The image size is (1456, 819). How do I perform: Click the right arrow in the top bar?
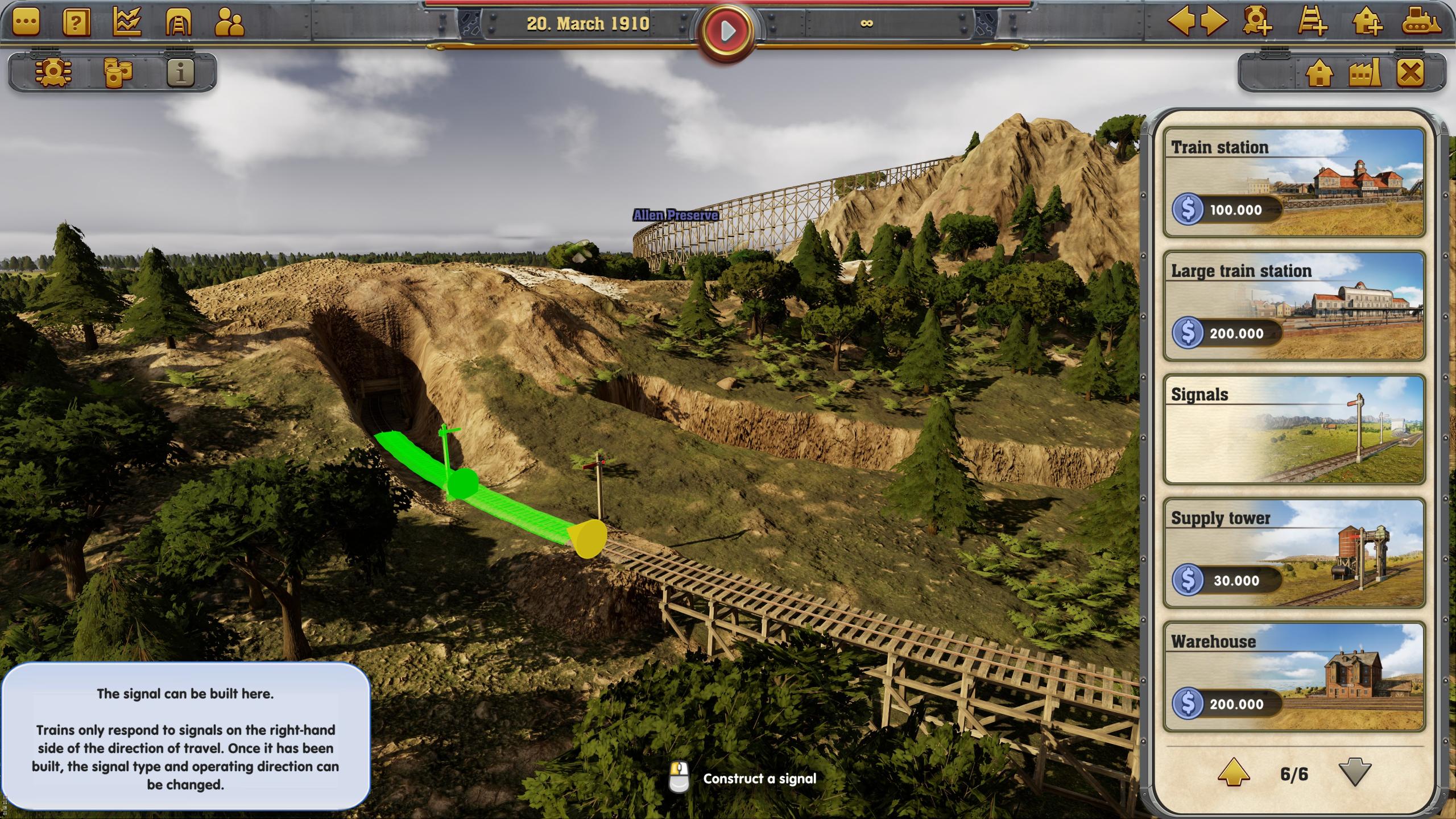(1215, 22)
